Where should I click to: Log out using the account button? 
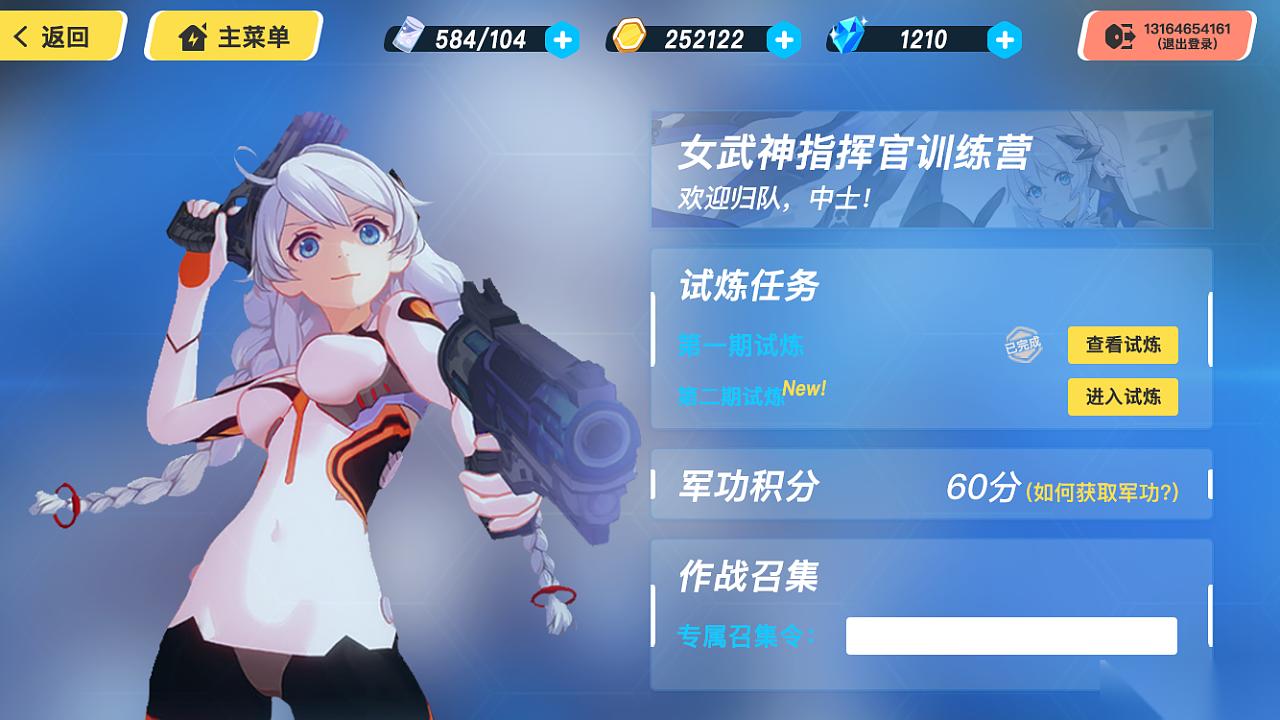click(1168, 37)
